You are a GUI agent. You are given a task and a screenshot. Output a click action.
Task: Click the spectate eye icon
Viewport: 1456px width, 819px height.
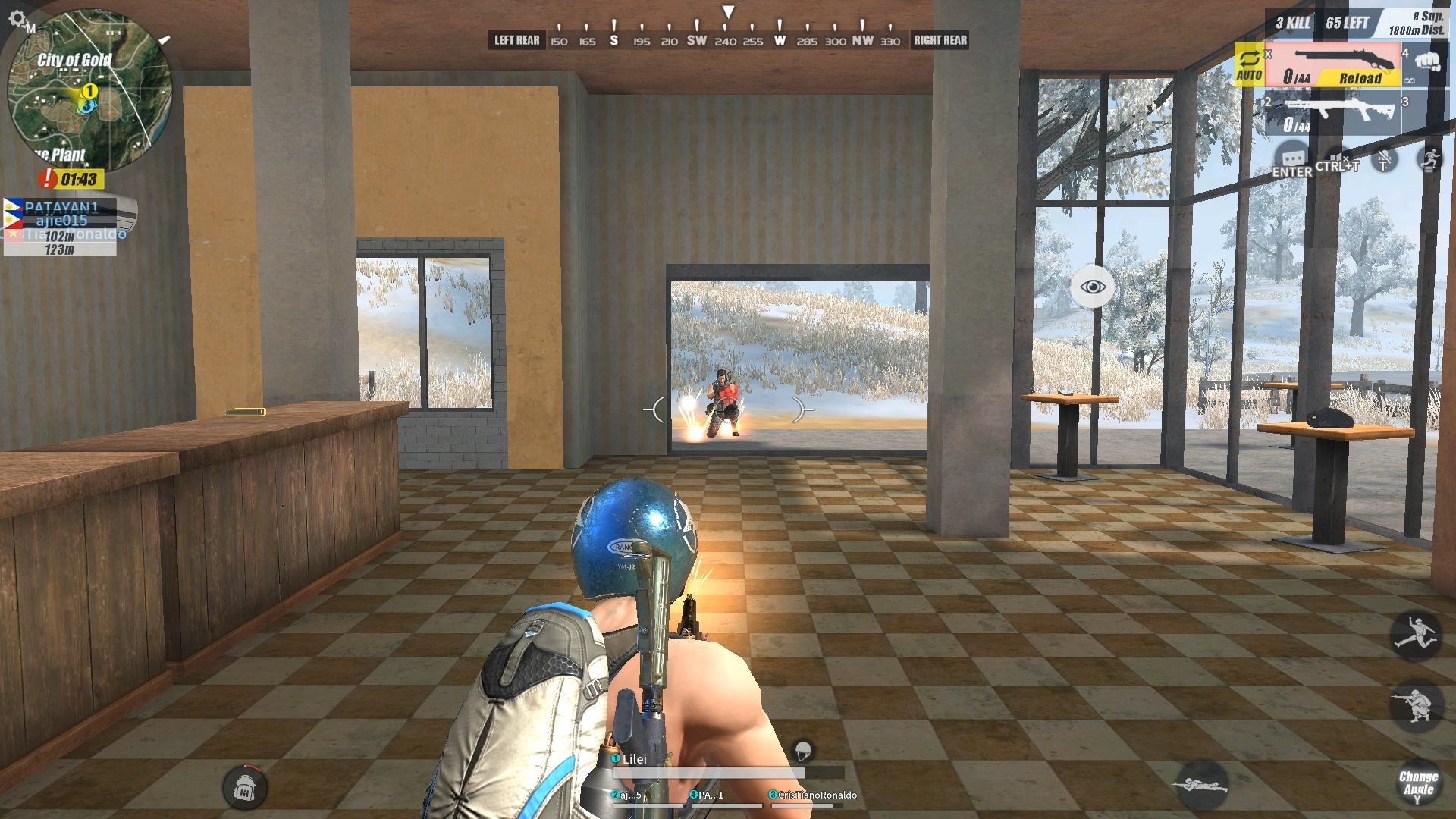1092,285
